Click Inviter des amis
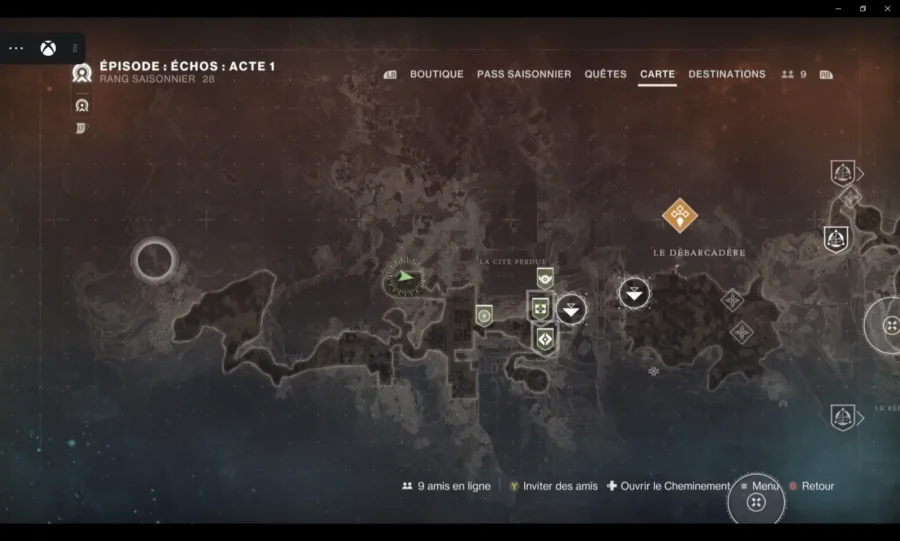Viewport: 900px width, 541px height. coord(553,486)
